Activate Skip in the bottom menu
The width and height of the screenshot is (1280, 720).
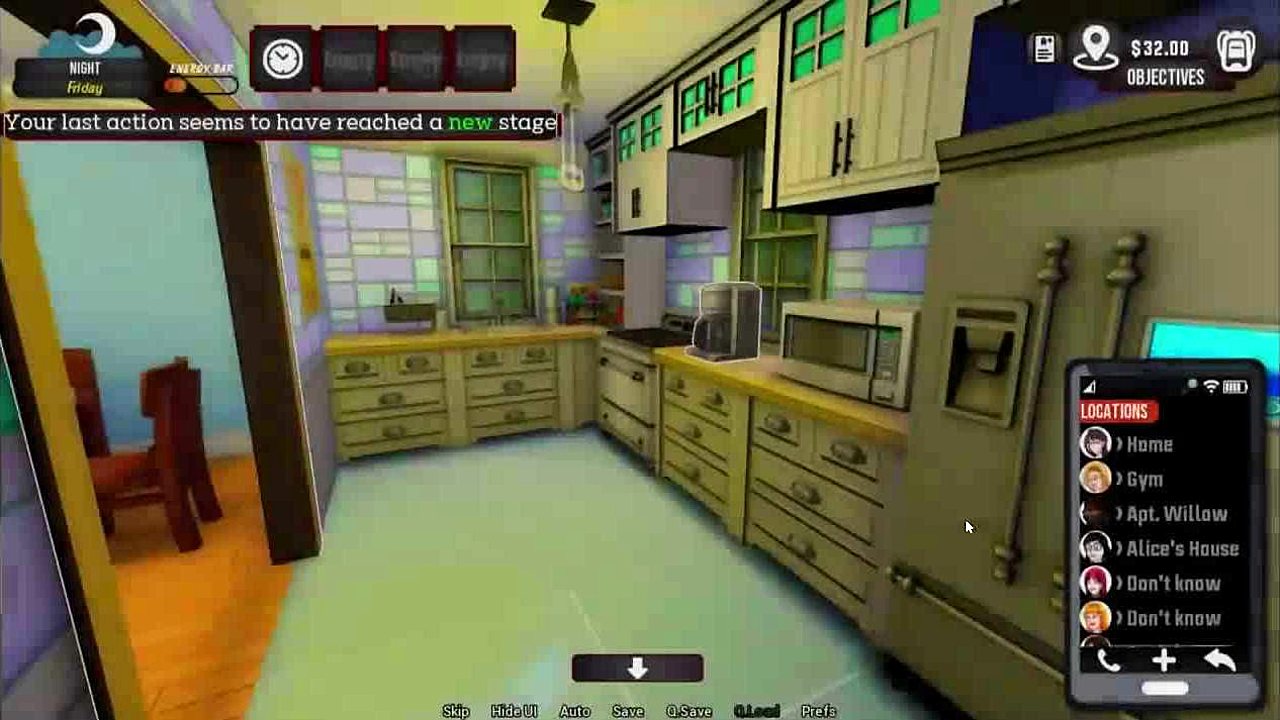coord(456,711)
